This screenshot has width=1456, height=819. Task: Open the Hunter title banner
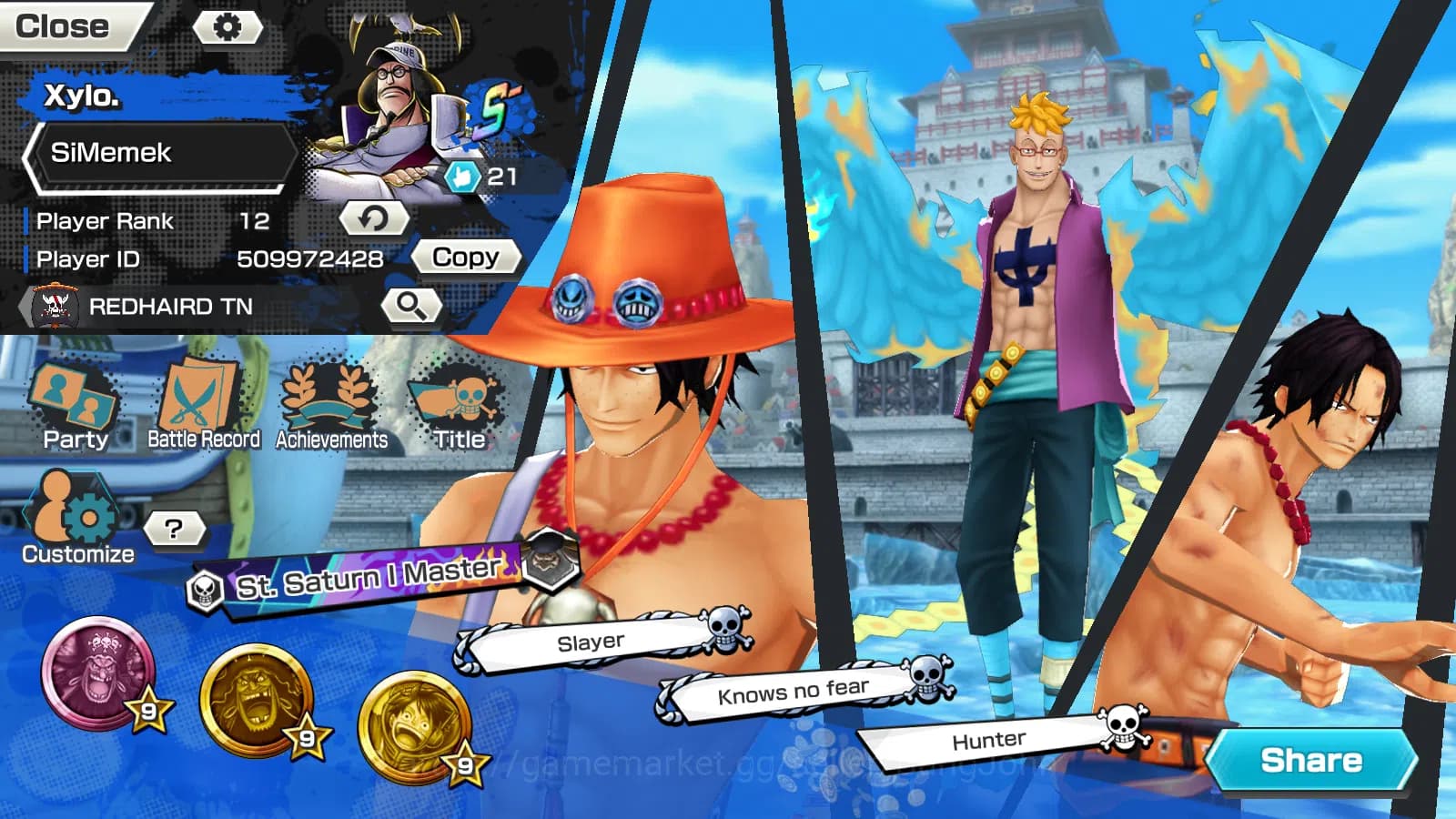[x=991, y=739]
